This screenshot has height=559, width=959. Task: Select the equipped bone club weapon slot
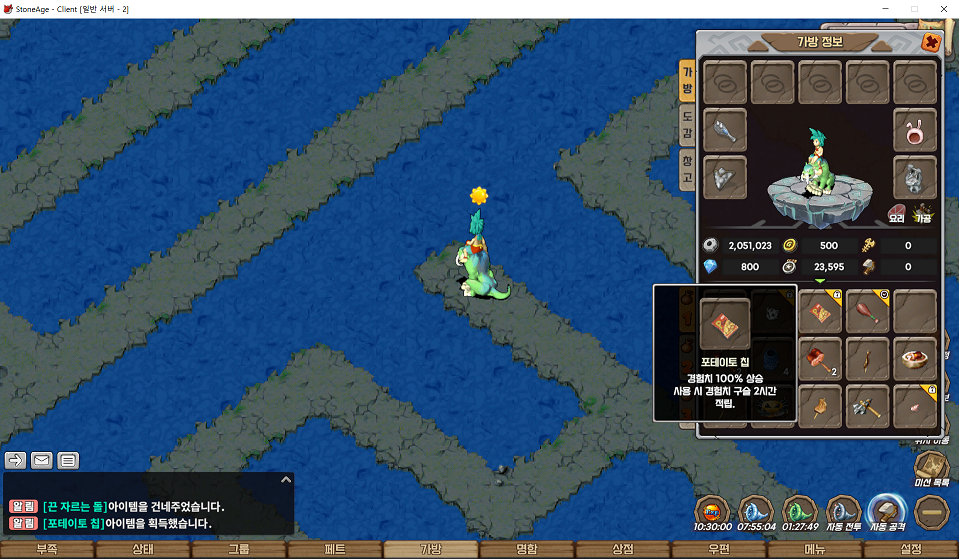725,130
